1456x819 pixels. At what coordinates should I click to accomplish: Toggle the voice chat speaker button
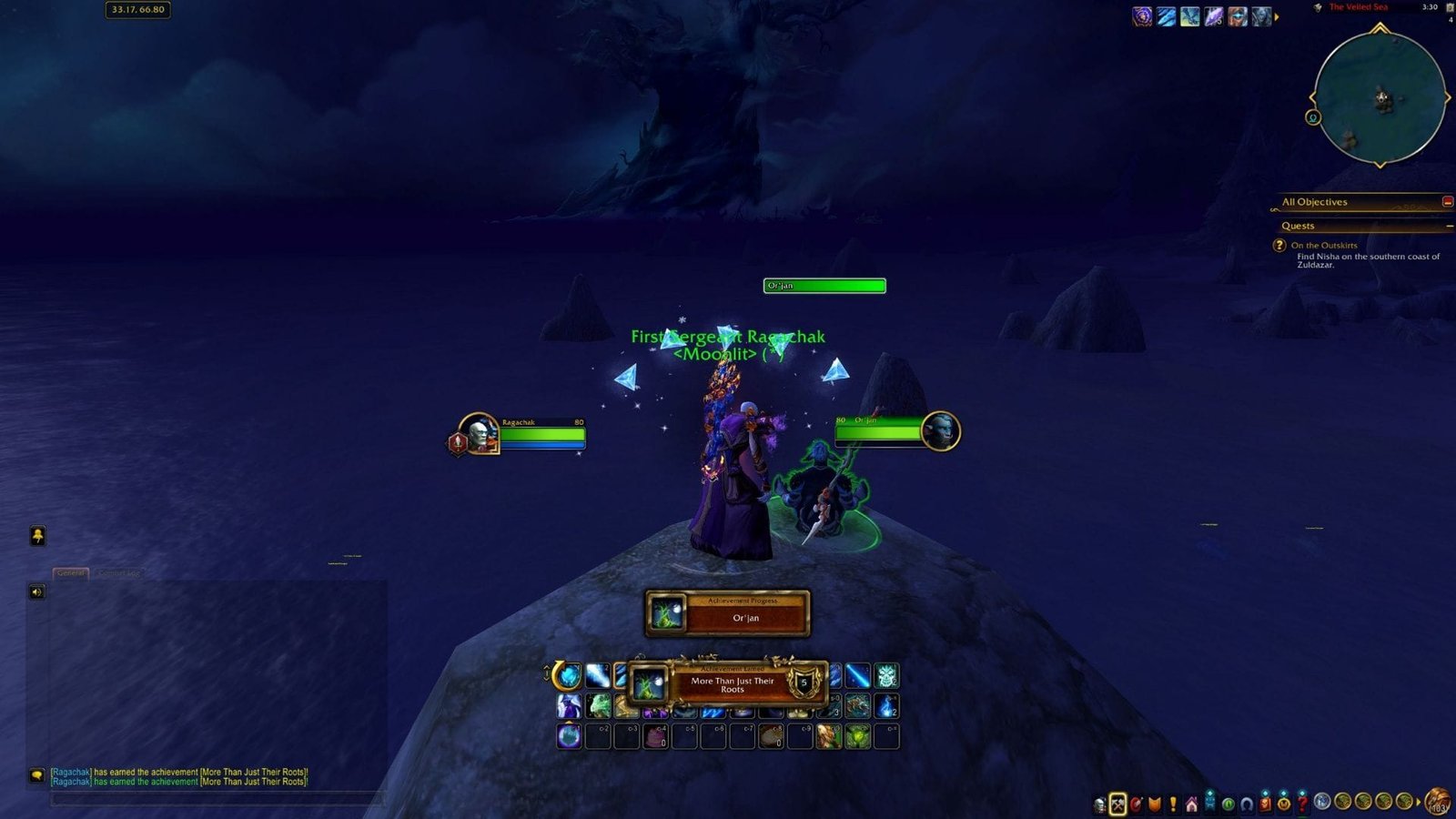[37, 592]
